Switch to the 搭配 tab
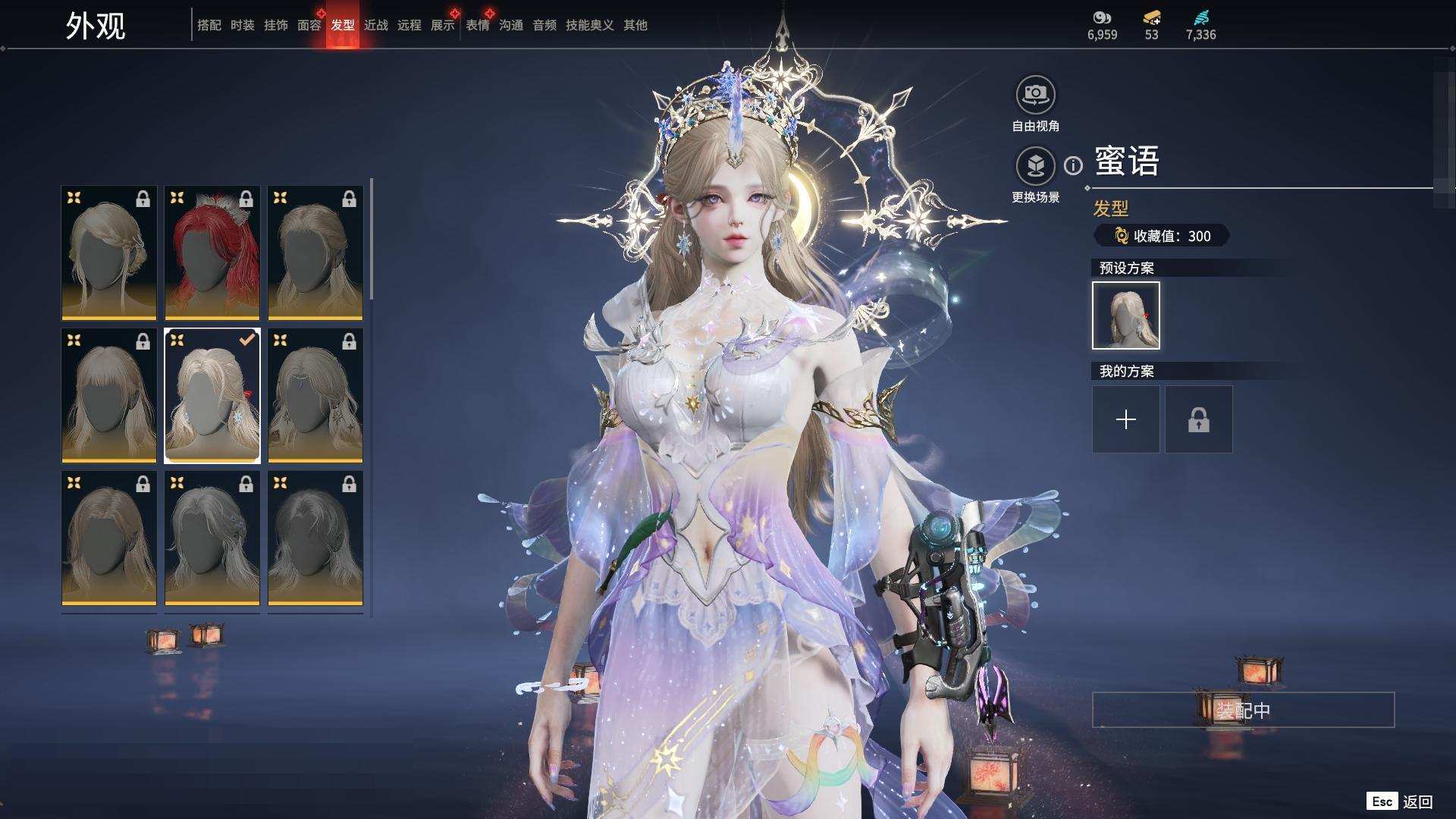The image size is (1456, 819). coord(209,25)
